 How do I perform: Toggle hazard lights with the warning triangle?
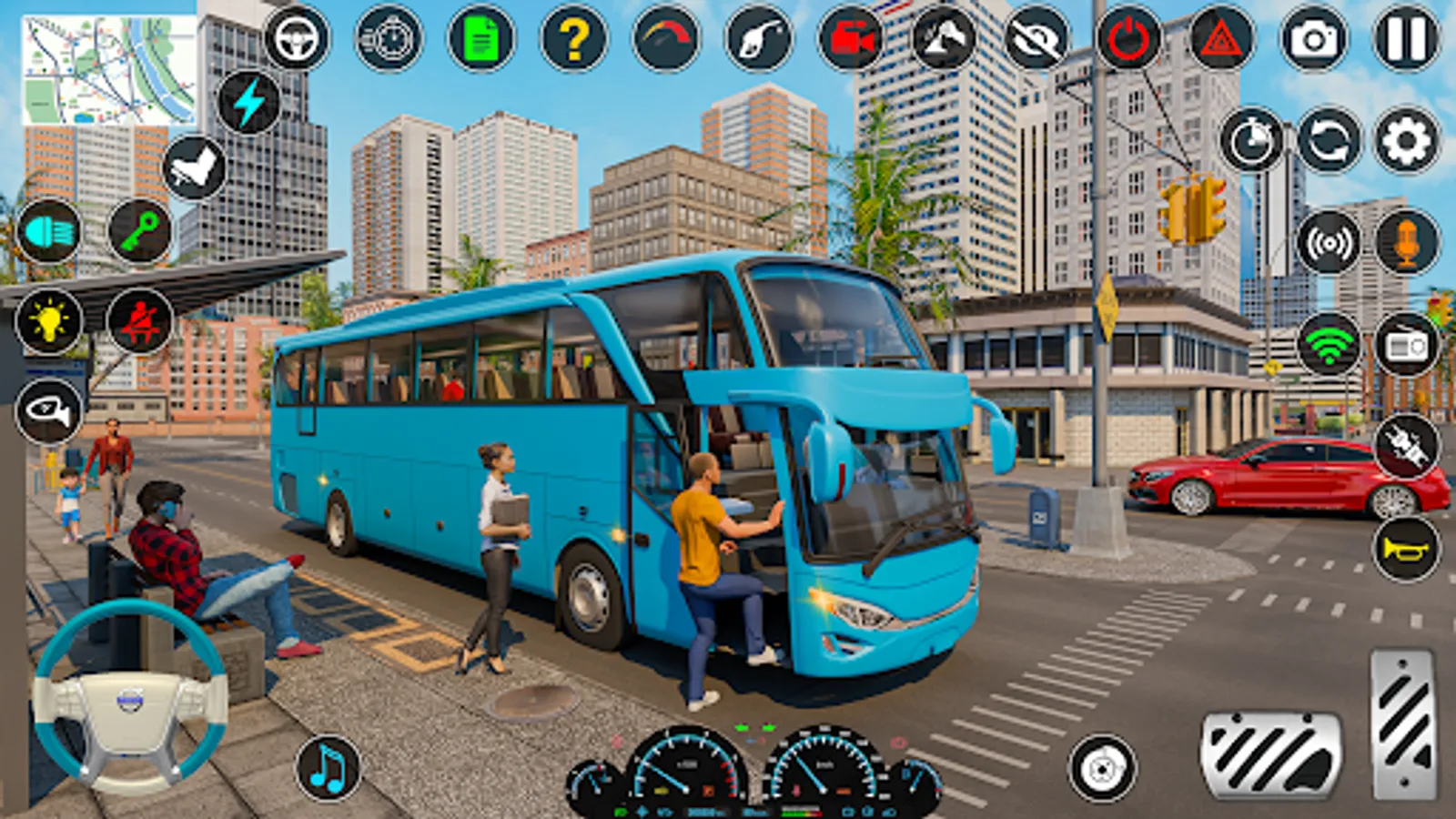pyautogui.click(x=1219, y=38)
